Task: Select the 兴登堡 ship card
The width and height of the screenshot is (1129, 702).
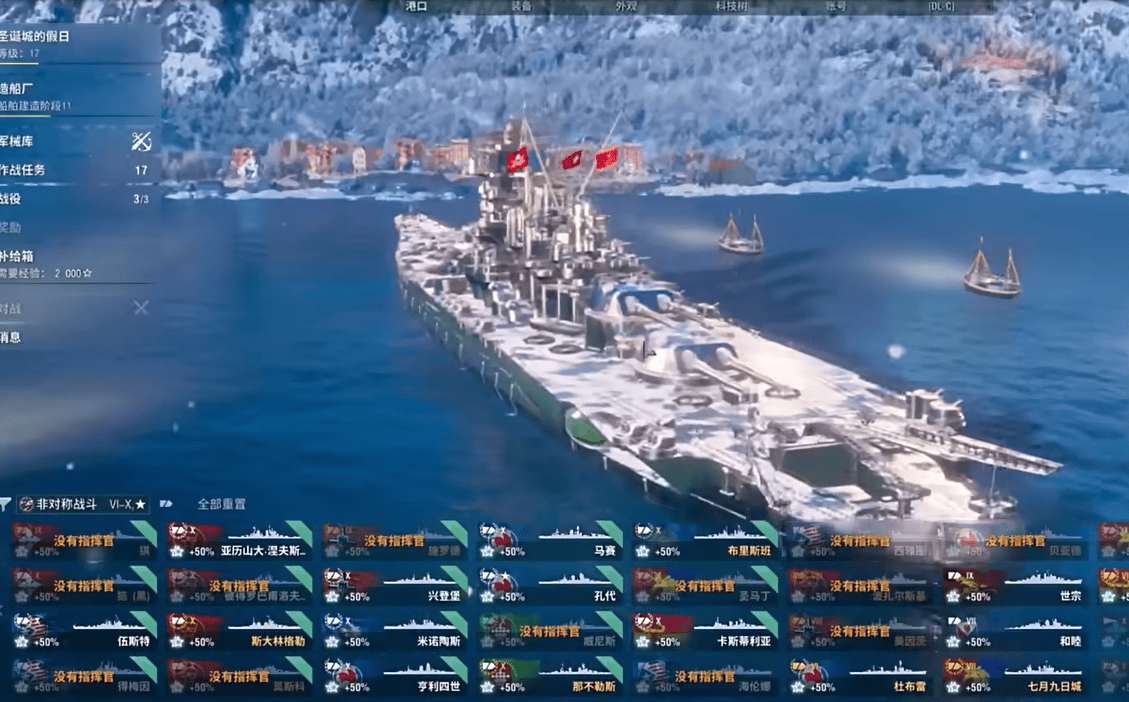Action: click(x=394, y=587)
